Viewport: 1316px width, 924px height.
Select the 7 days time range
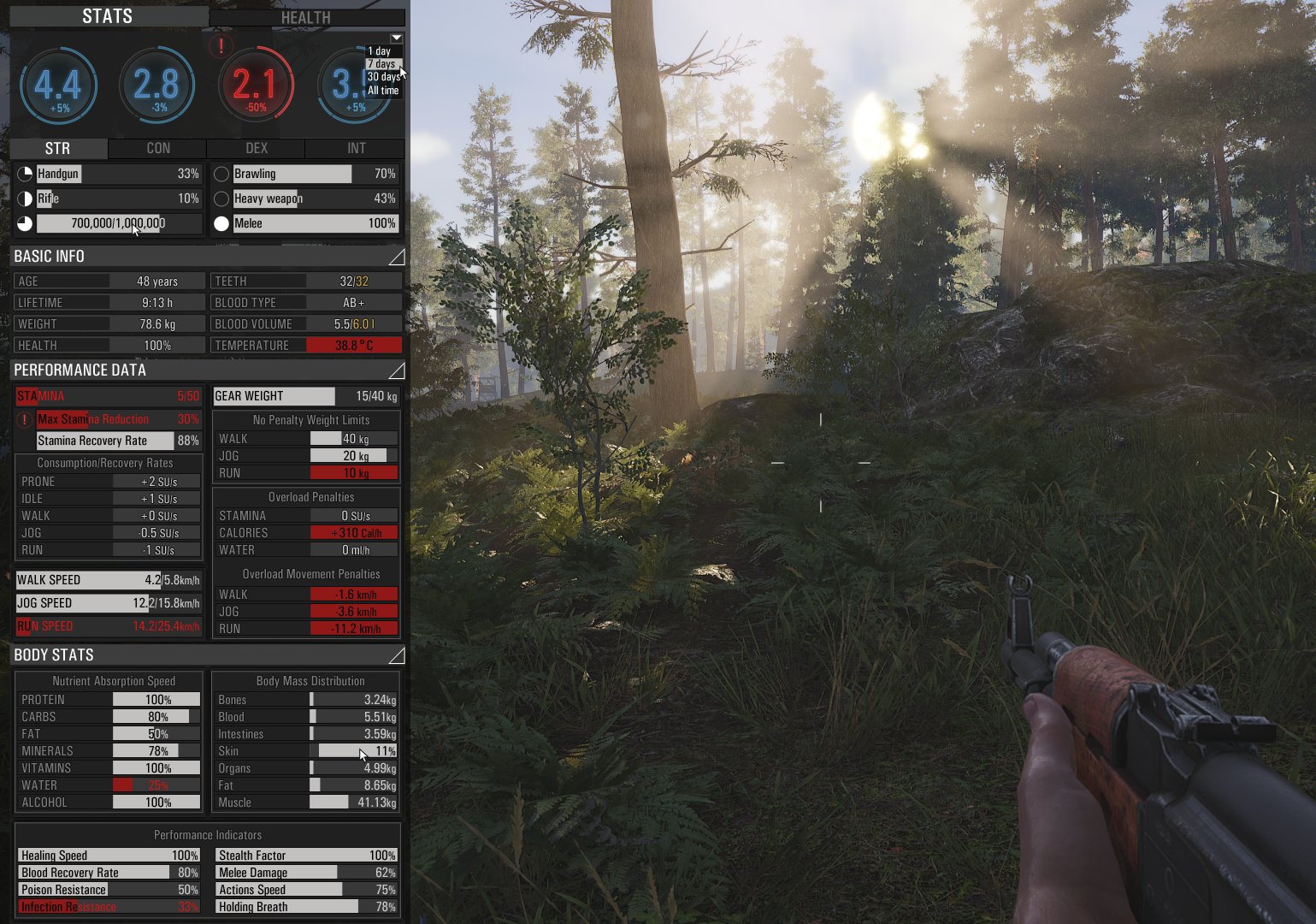click(x=381, y=64)
